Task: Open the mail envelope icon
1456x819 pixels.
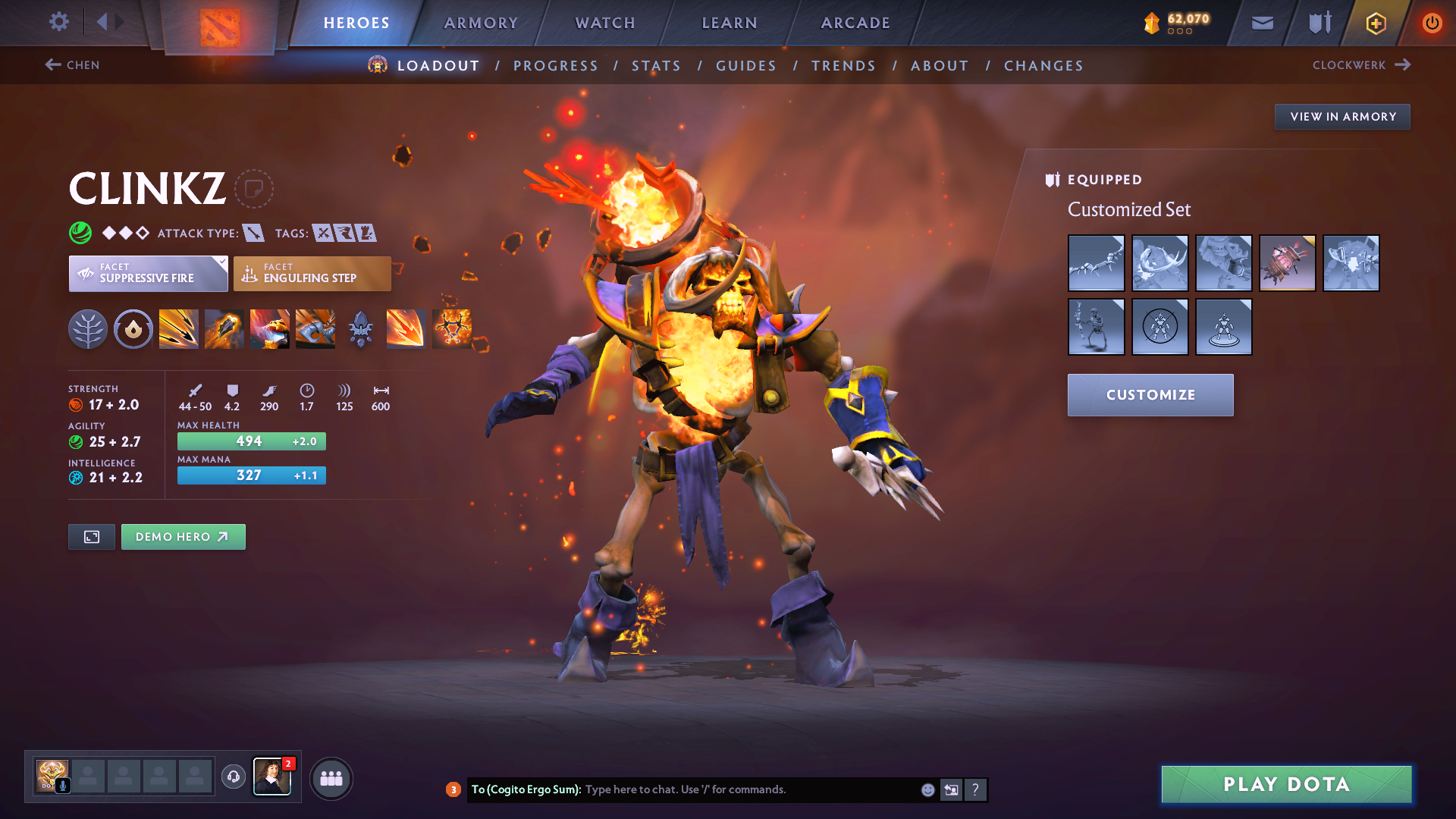Action: pyautogui.click(x=1261, y=23)
